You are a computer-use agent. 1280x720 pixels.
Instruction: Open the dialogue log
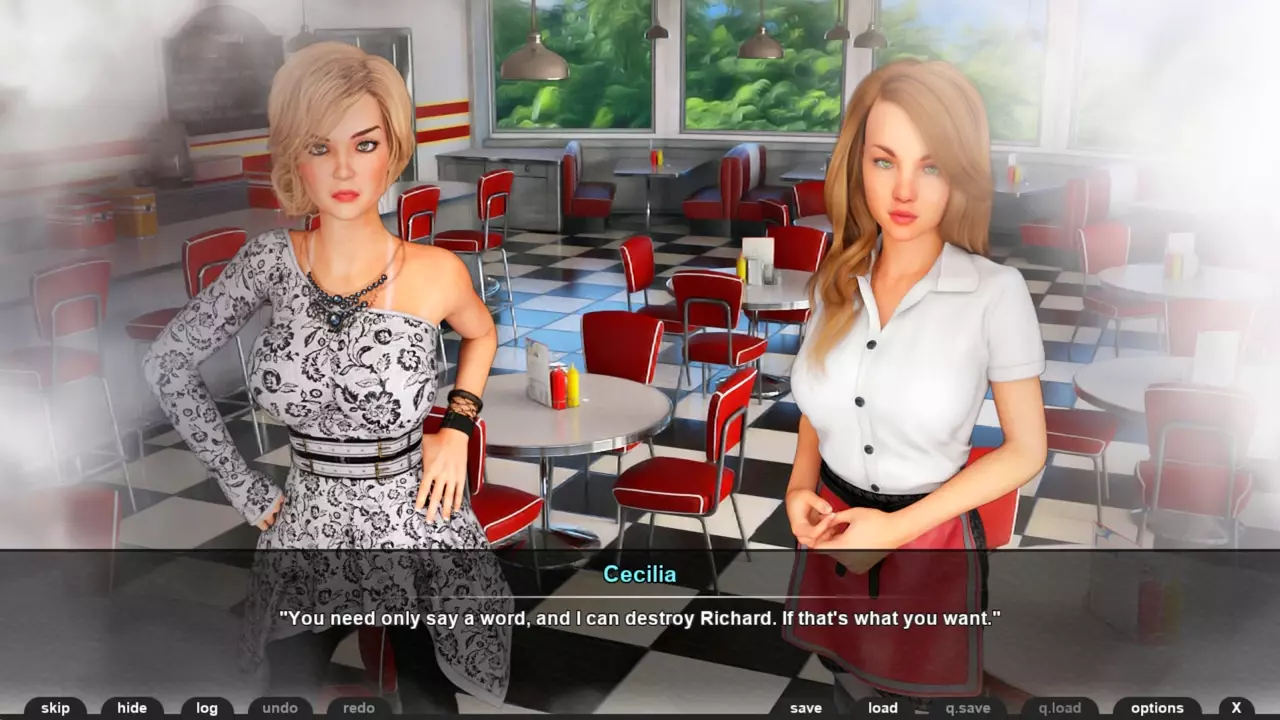point(207,708)
